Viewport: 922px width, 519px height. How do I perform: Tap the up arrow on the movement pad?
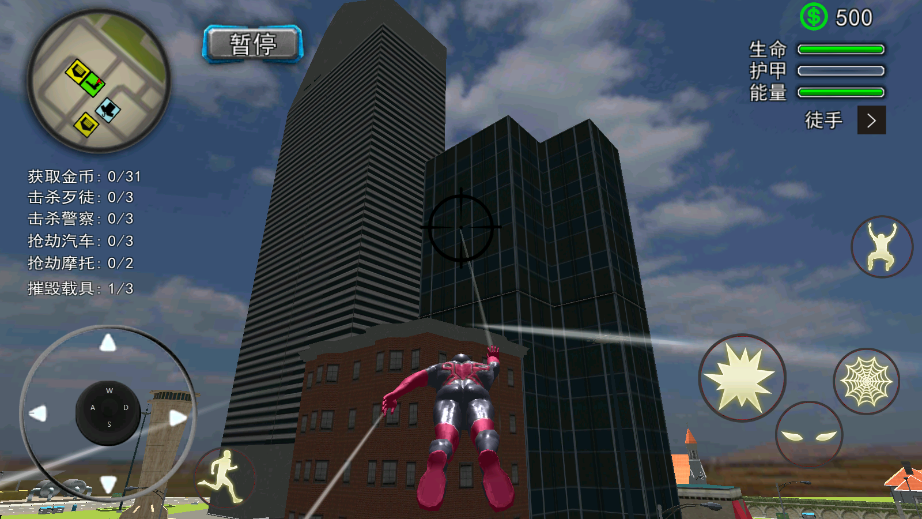(108, 344)
